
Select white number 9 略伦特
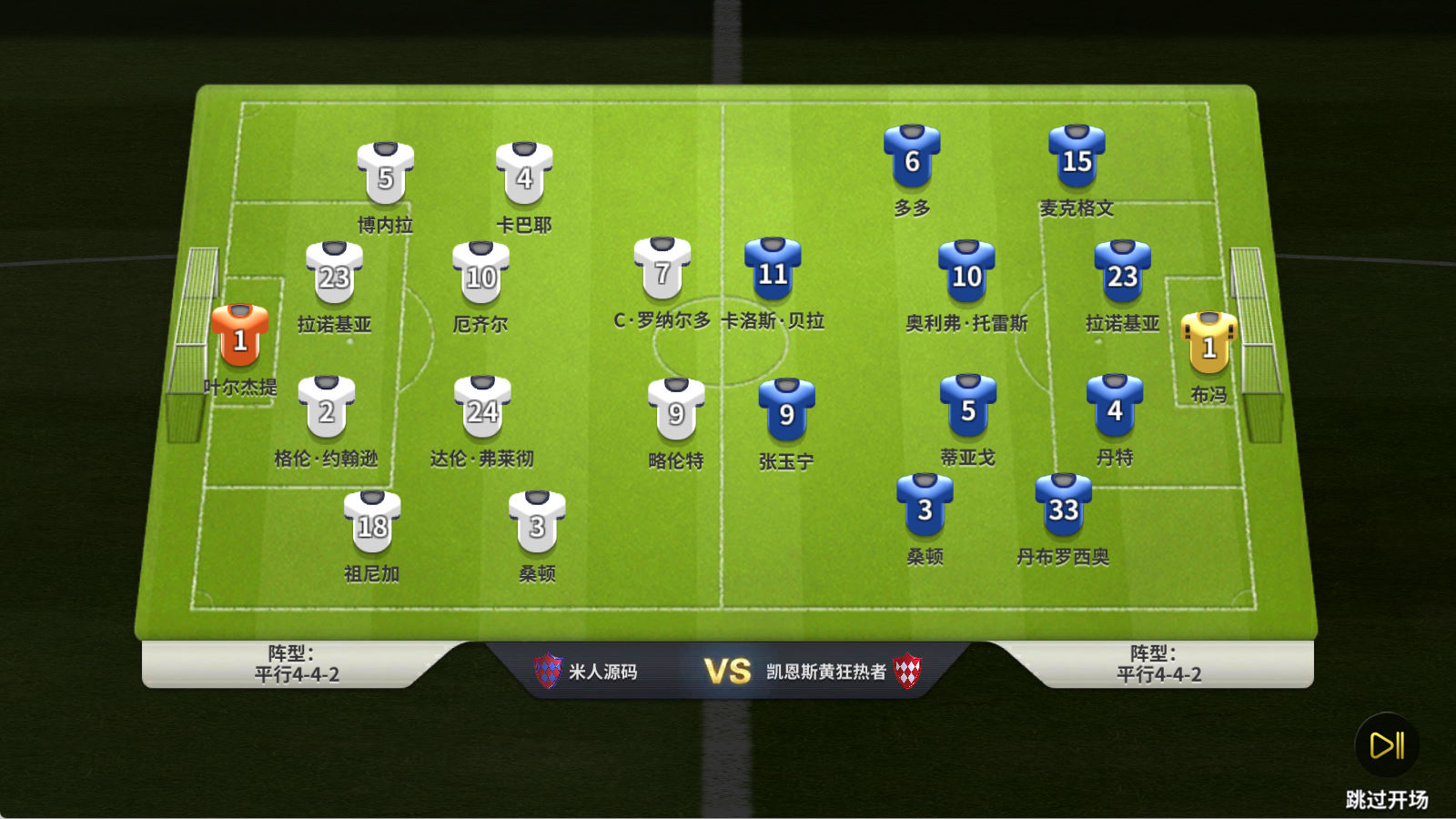click(x=676, y=409)
